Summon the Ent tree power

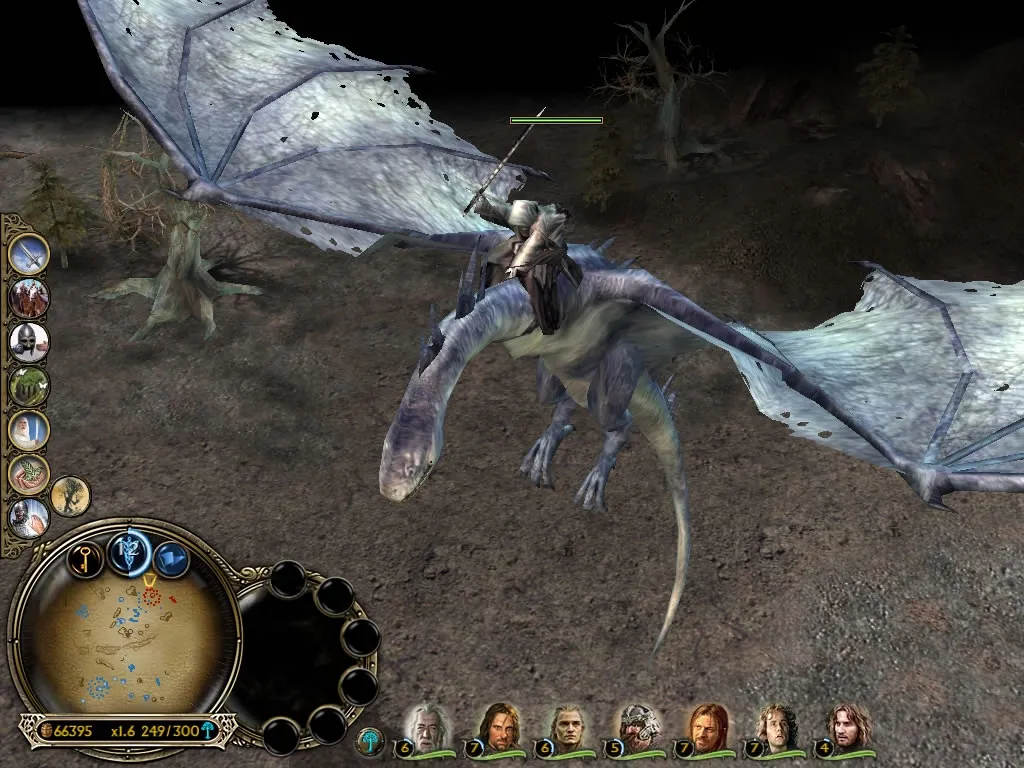click(x=71, y=495)
